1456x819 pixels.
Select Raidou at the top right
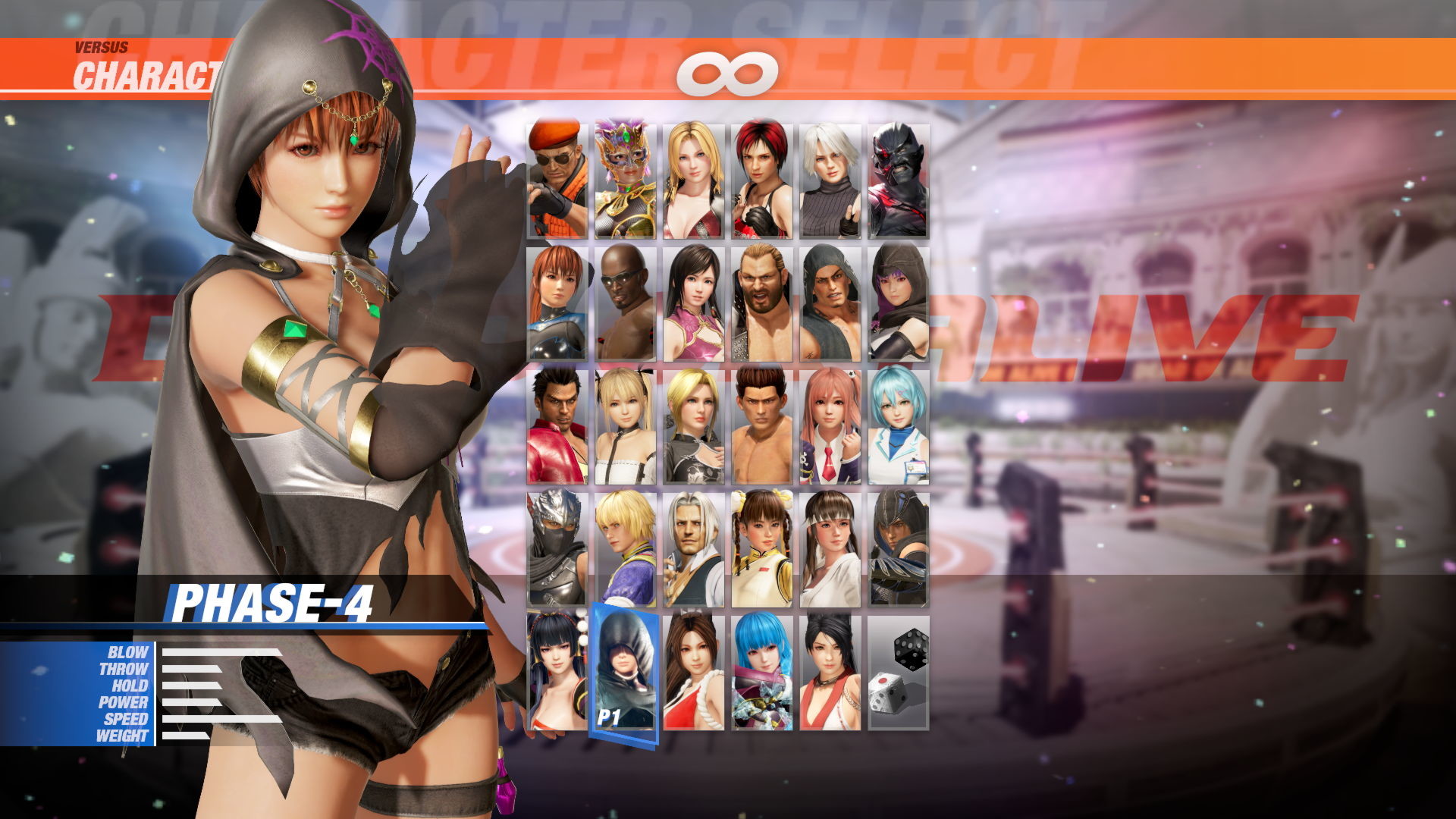[901, 180]
